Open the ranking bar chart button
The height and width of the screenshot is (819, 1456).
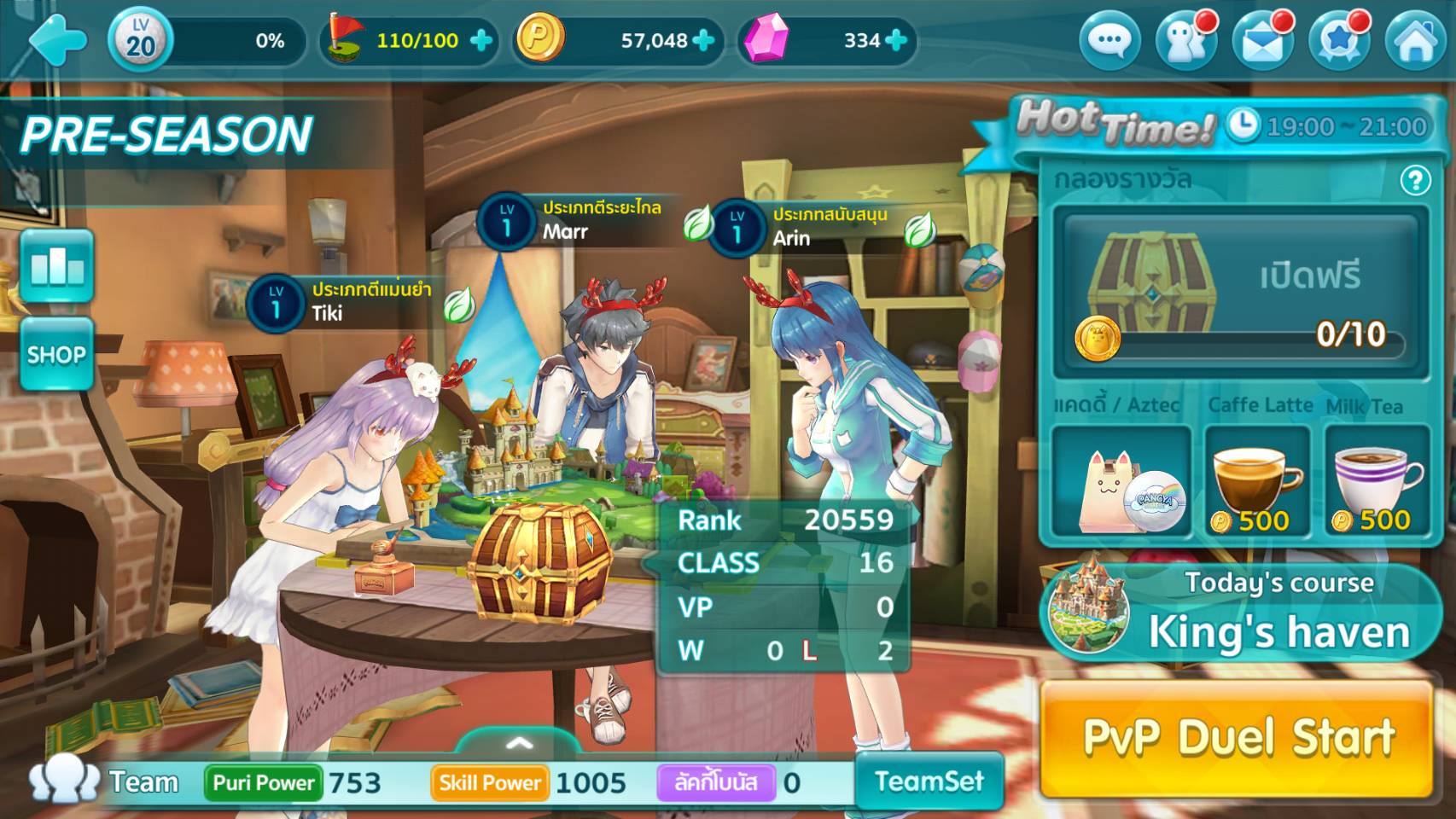tap(56, 266)
